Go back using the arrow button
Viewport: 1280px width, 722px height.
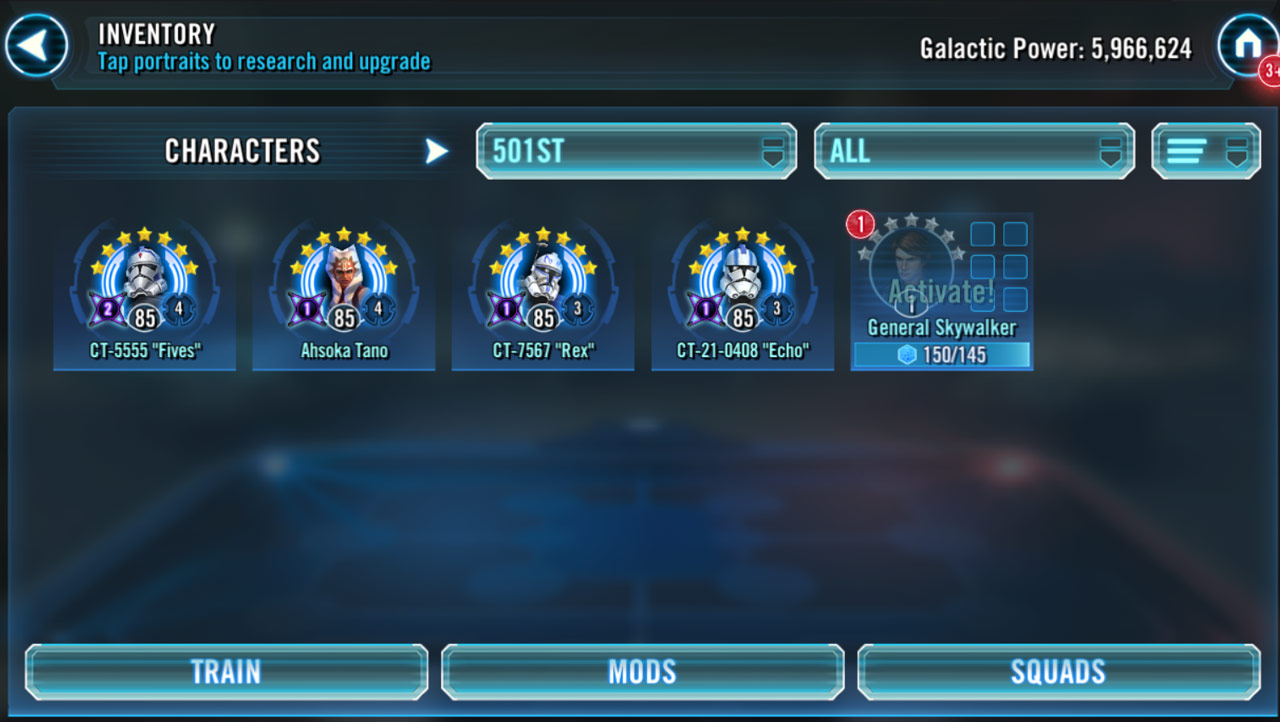[37, 45]
